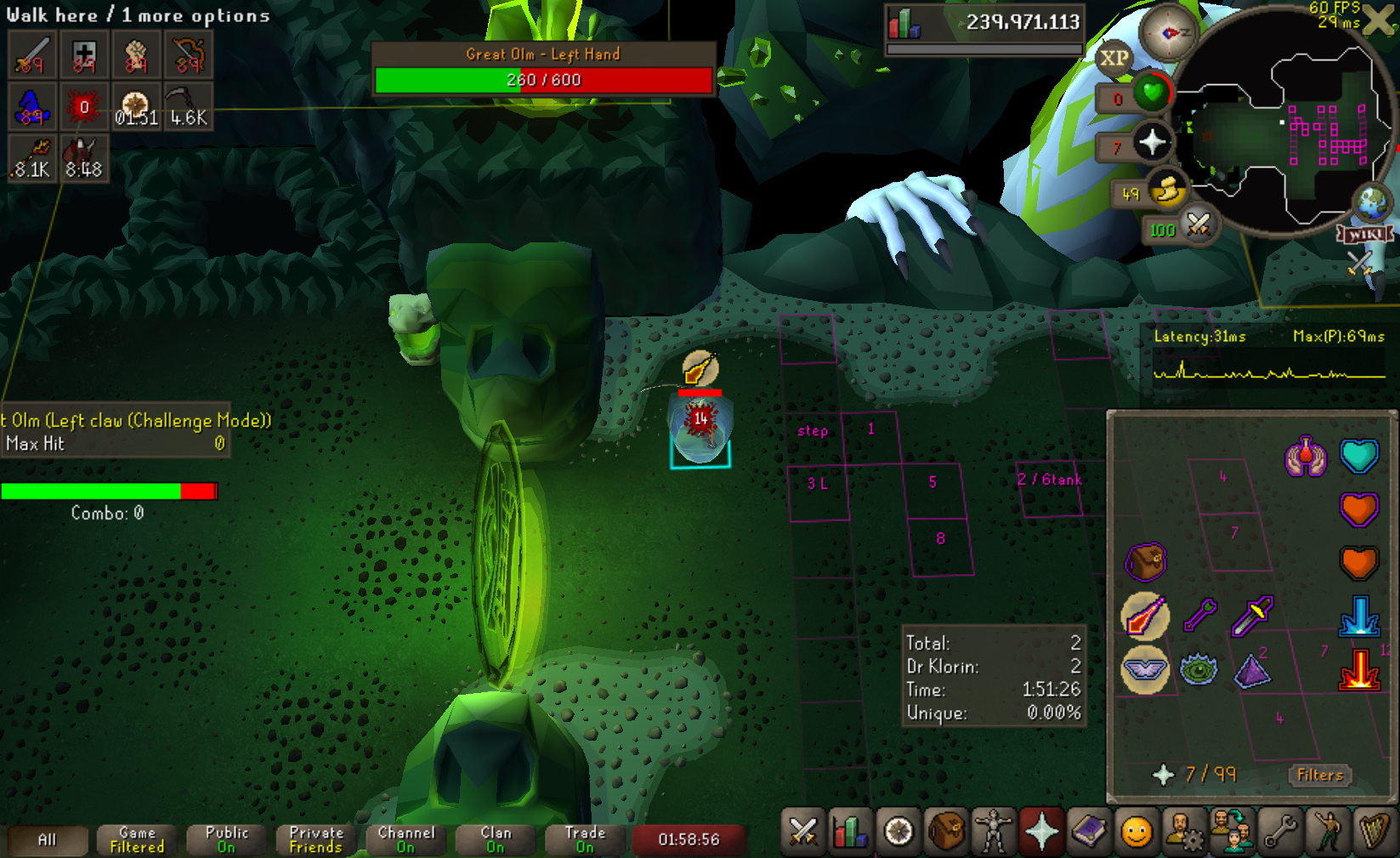Viewport: 1400px width, 858px height.
Task: Show the Worn Equipment tab
Action: tap(993, 832)
